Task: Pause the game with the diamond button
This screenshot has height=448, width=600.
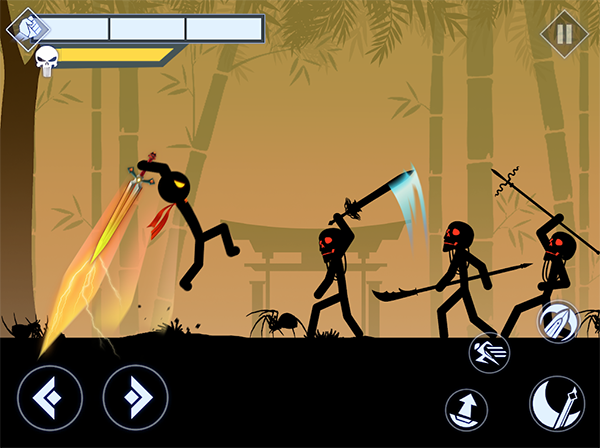Action: [564, 33]
